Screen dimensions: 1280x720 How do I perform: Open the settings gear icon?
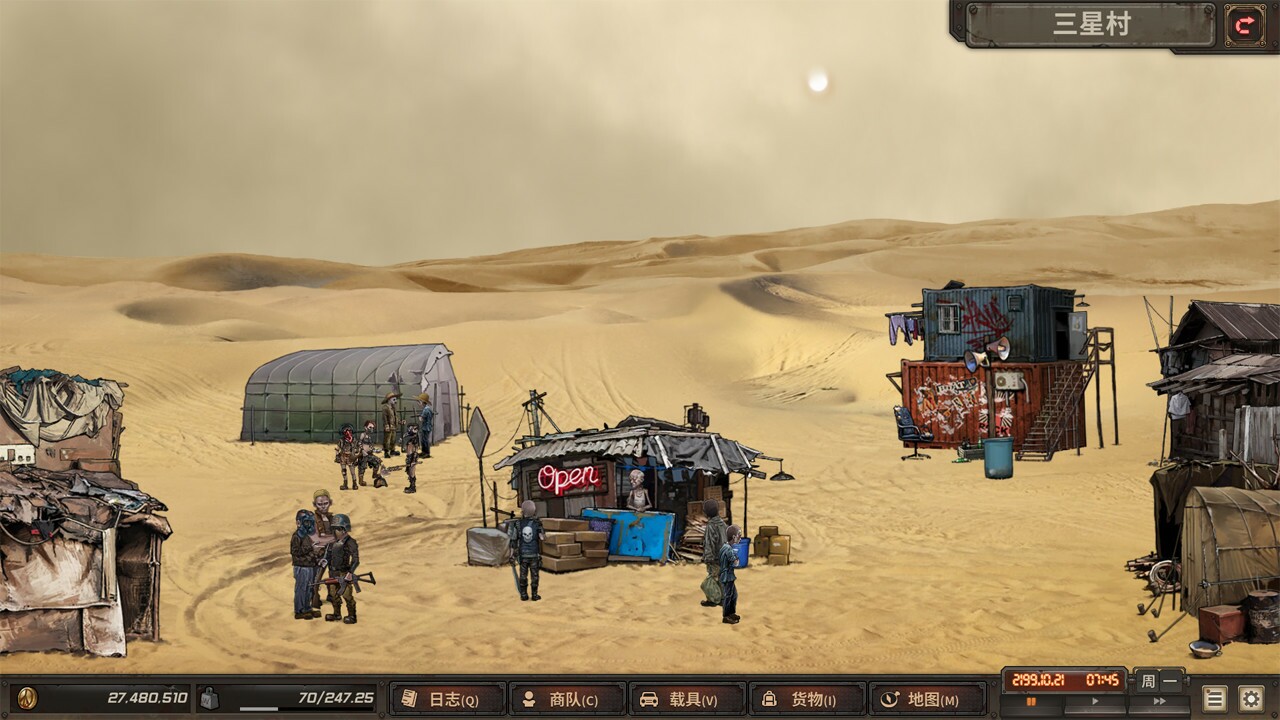[x=1251, y=698]
